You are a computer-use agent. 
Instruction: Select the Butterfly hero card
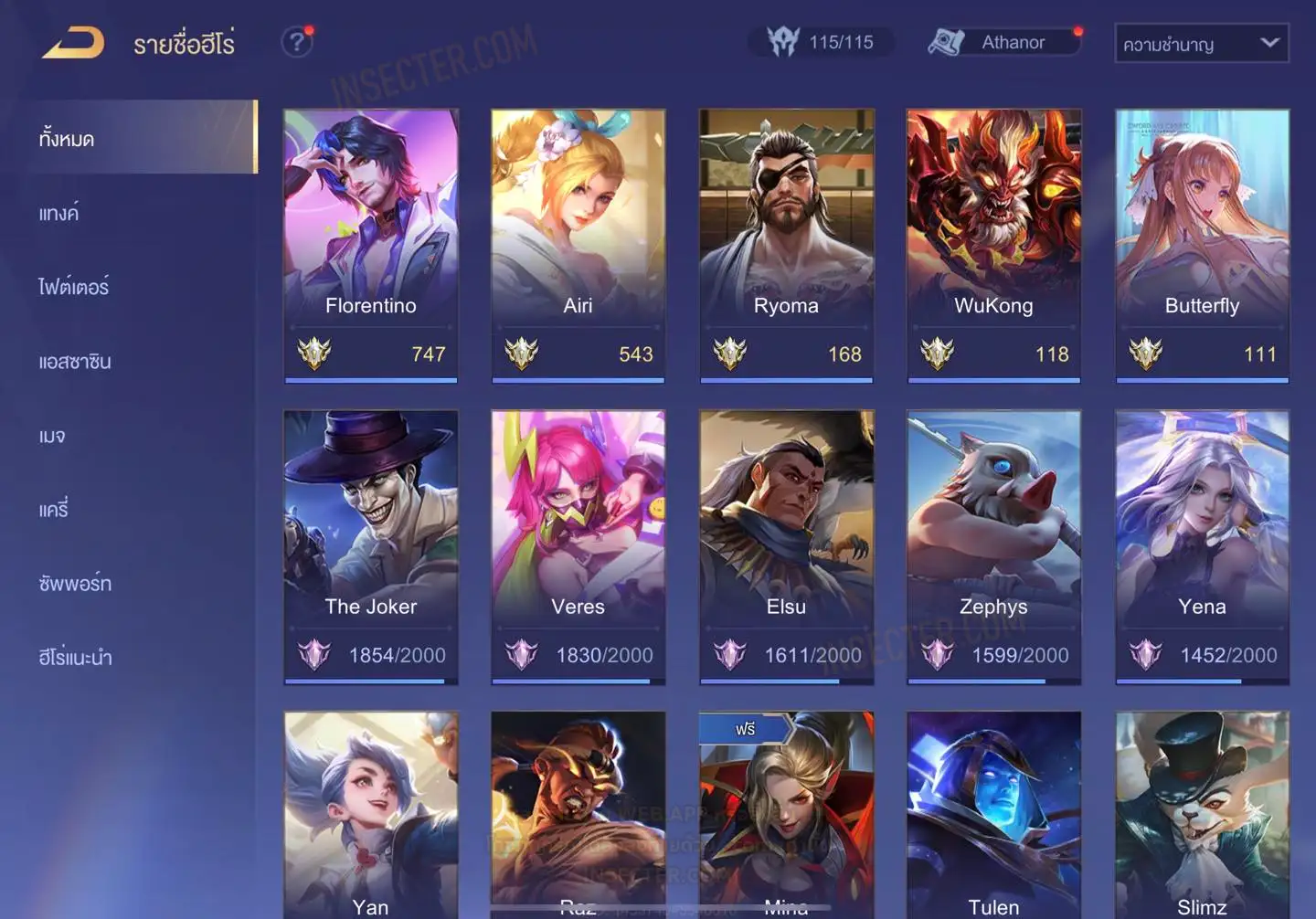pyautogui.click(x=1202, y=245)
